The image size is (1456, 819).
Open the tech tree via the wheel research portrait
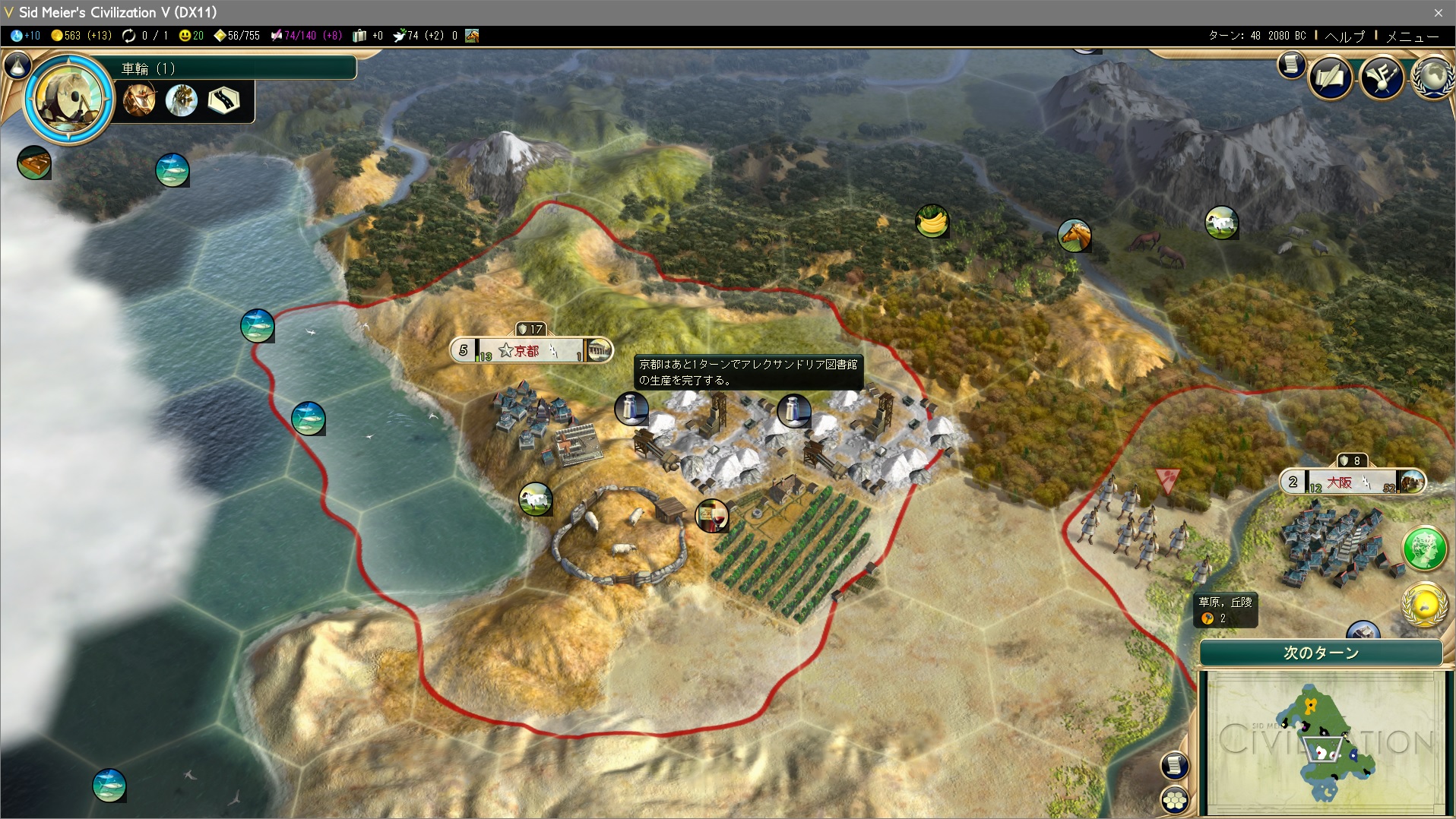point(69,99)
